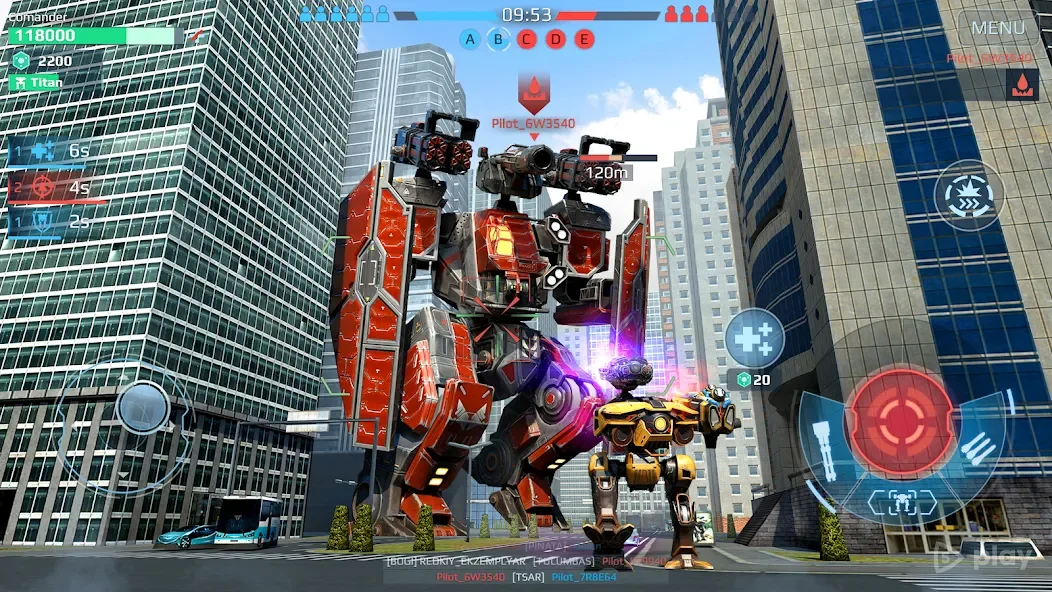
Task: Tap the repair effect timer showing 6s
Action: (x=52, y=152)
